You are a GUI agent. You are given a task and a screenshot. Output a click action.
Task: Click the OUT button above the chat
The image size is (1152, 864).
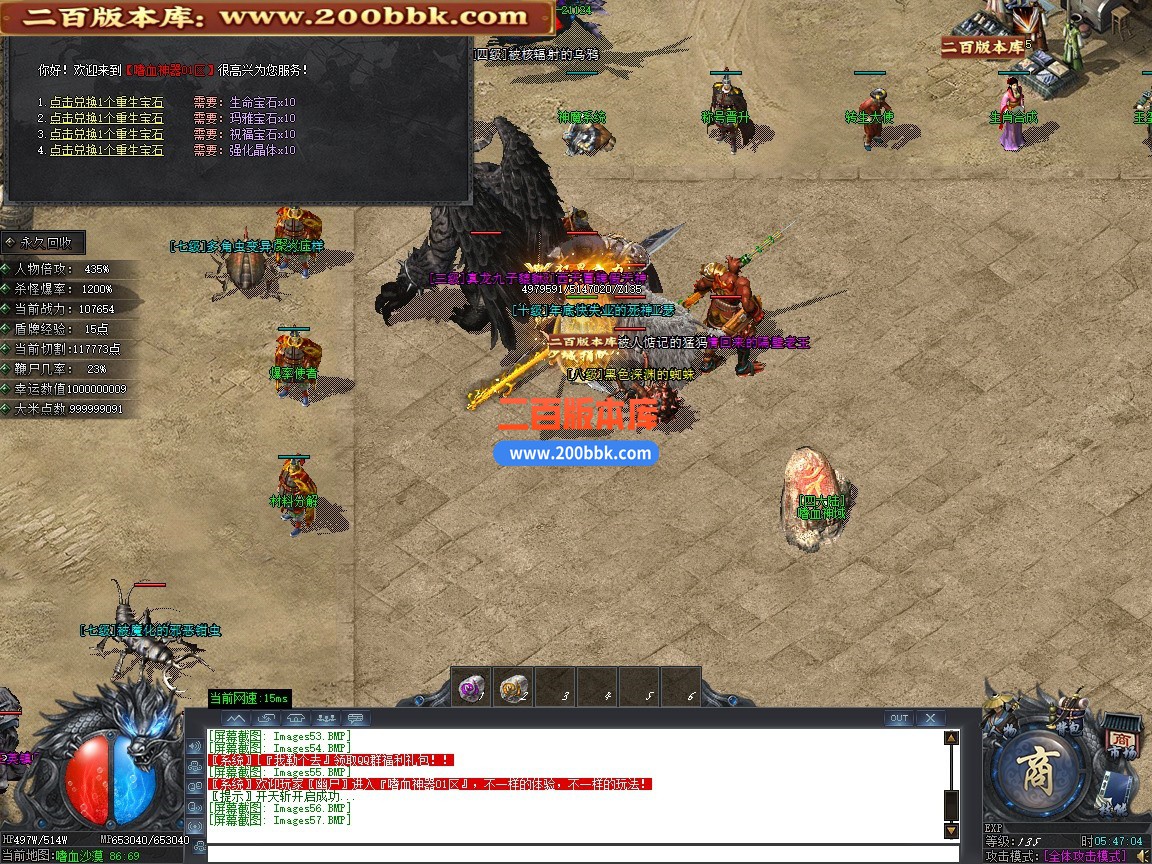point(899,718)
